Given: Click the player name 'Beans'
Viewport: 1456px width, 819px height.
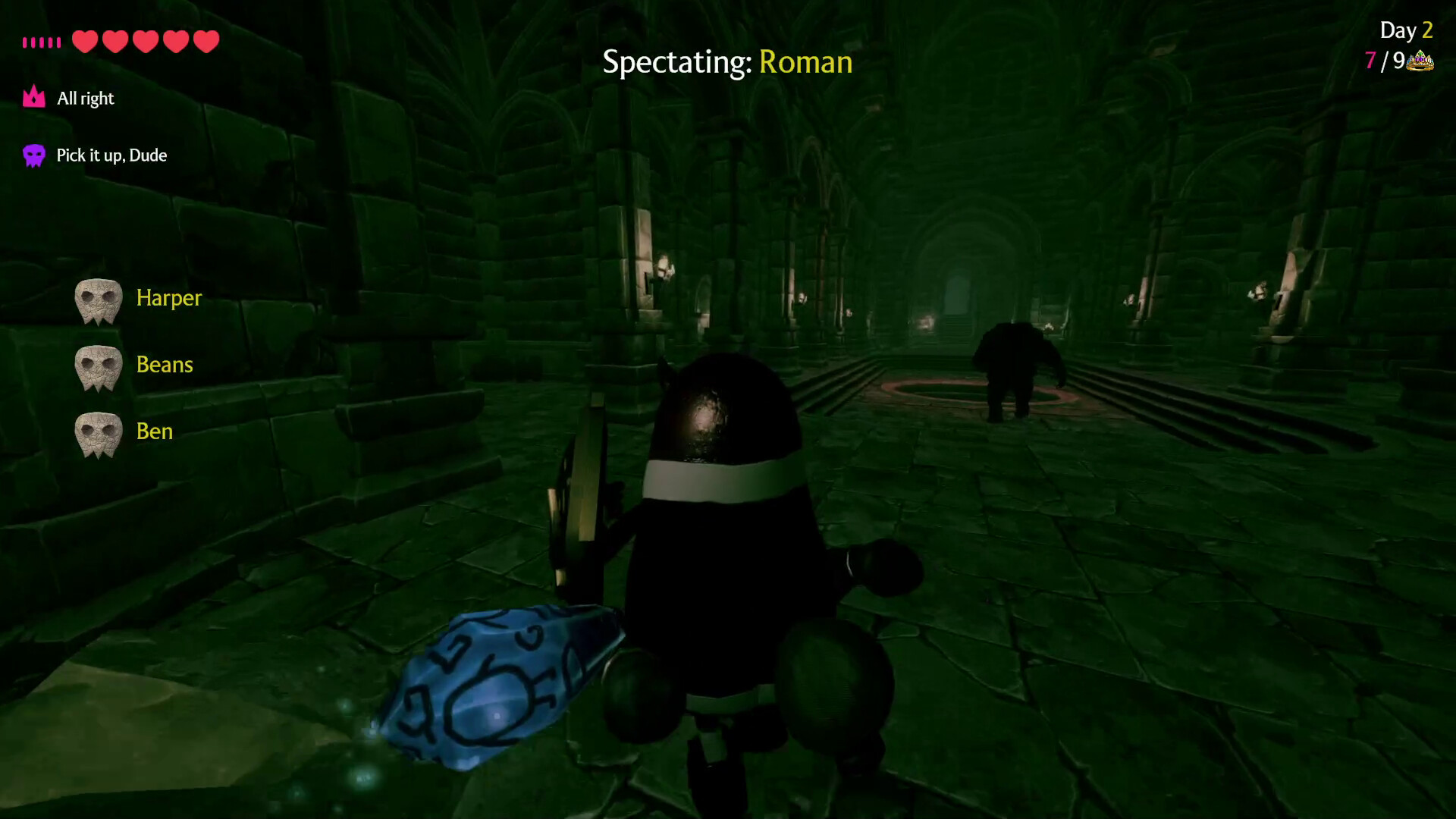Looking at the screenshot, I should click(x=165, y=365).
